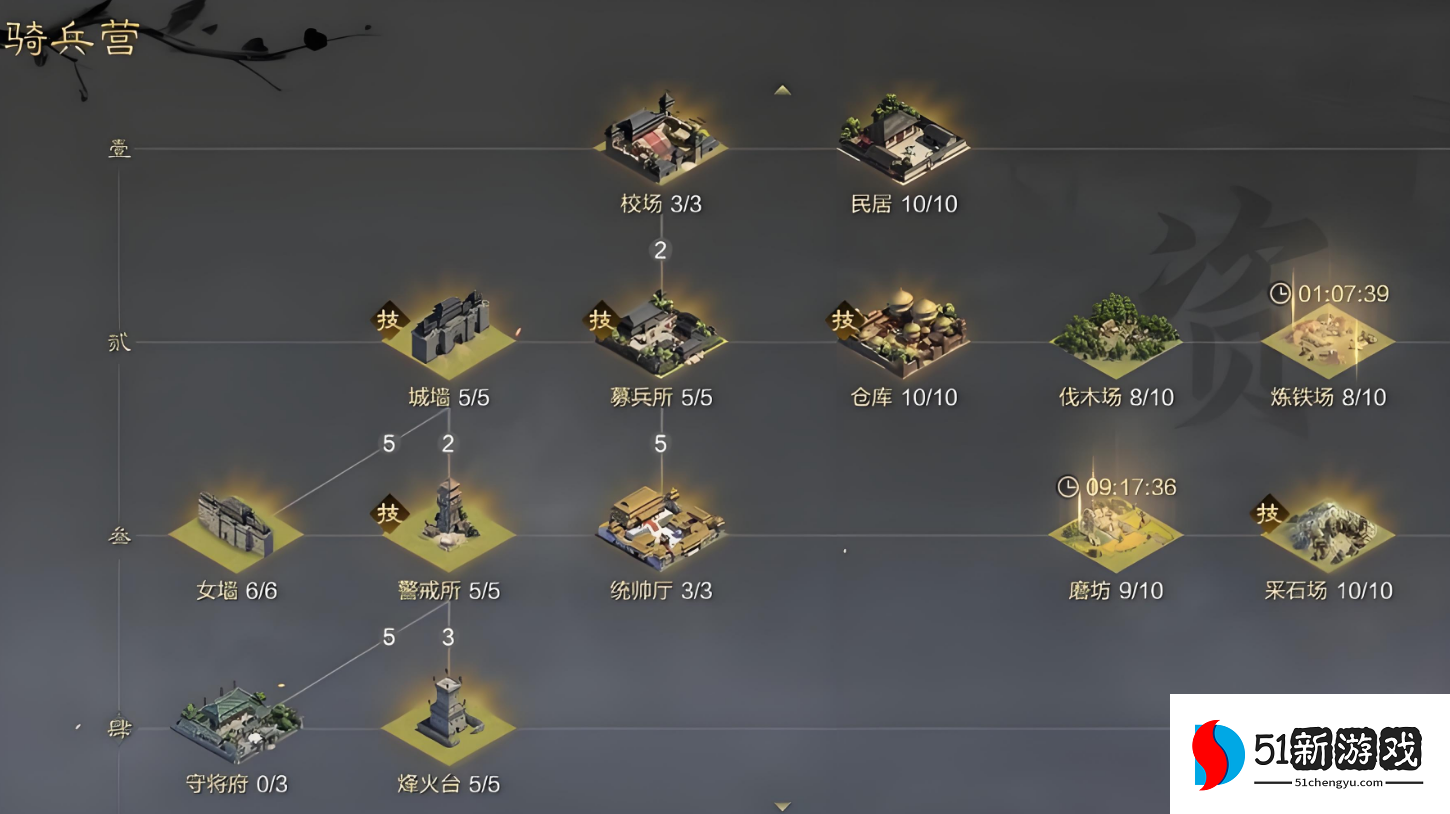1450x814 pixels.
Task: Choose the 女墙 6/6 building
Action: [x=236, y=525]
